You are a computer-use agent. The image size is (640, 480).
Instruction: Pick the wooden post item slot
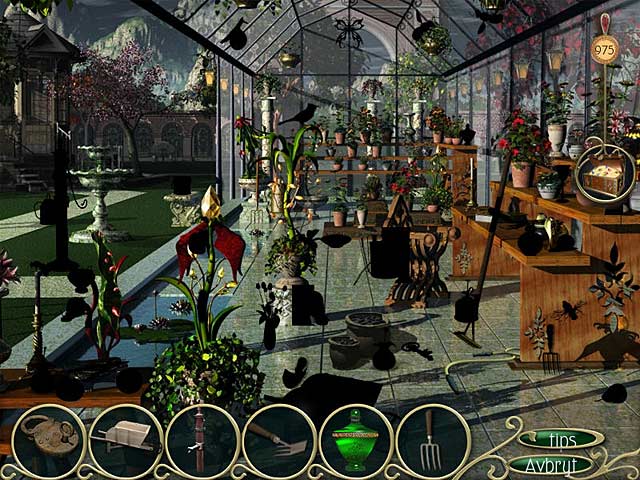(202, 441)
